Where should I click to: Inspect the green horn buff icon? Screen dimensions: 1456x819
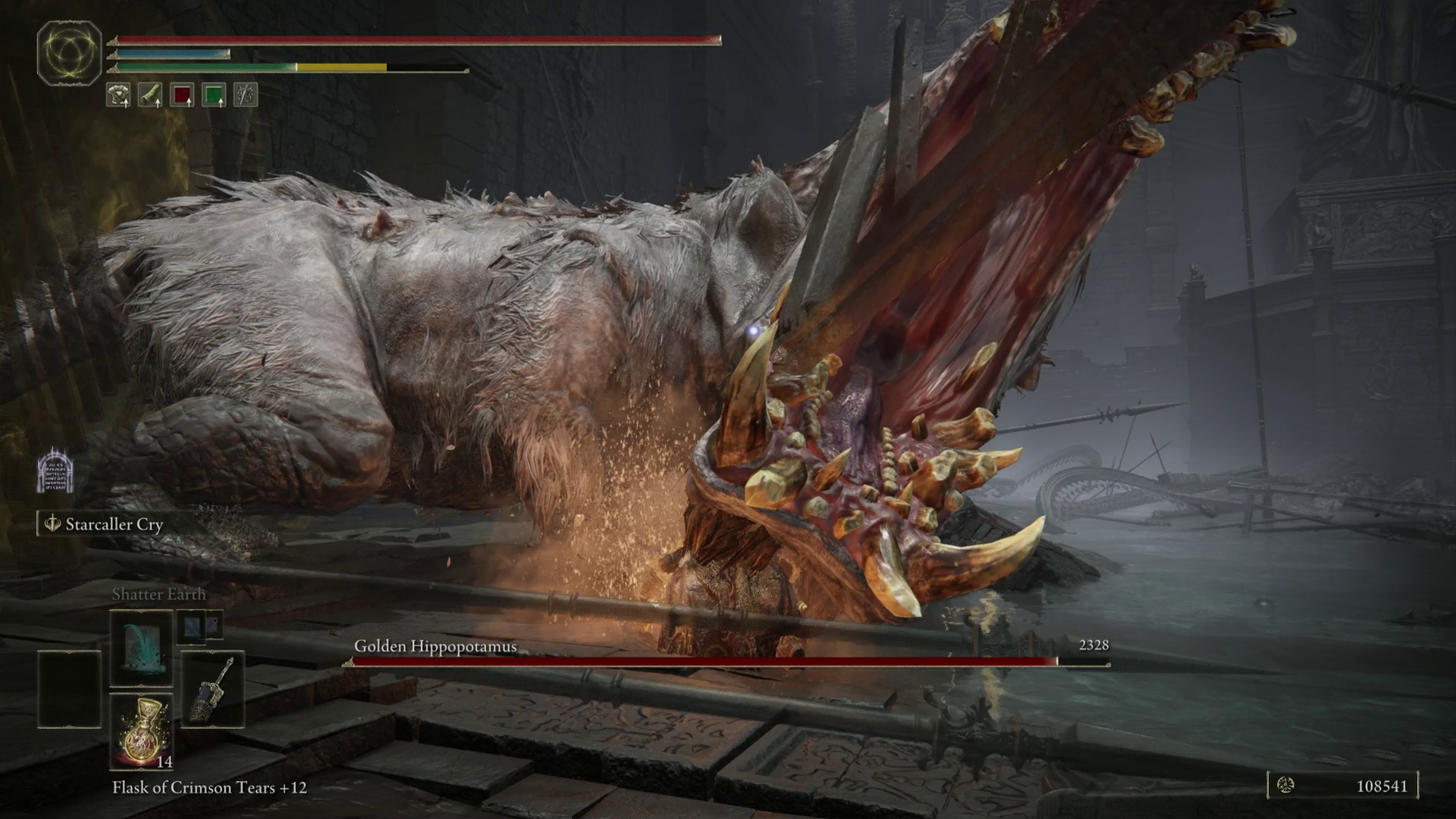point(150,94)
